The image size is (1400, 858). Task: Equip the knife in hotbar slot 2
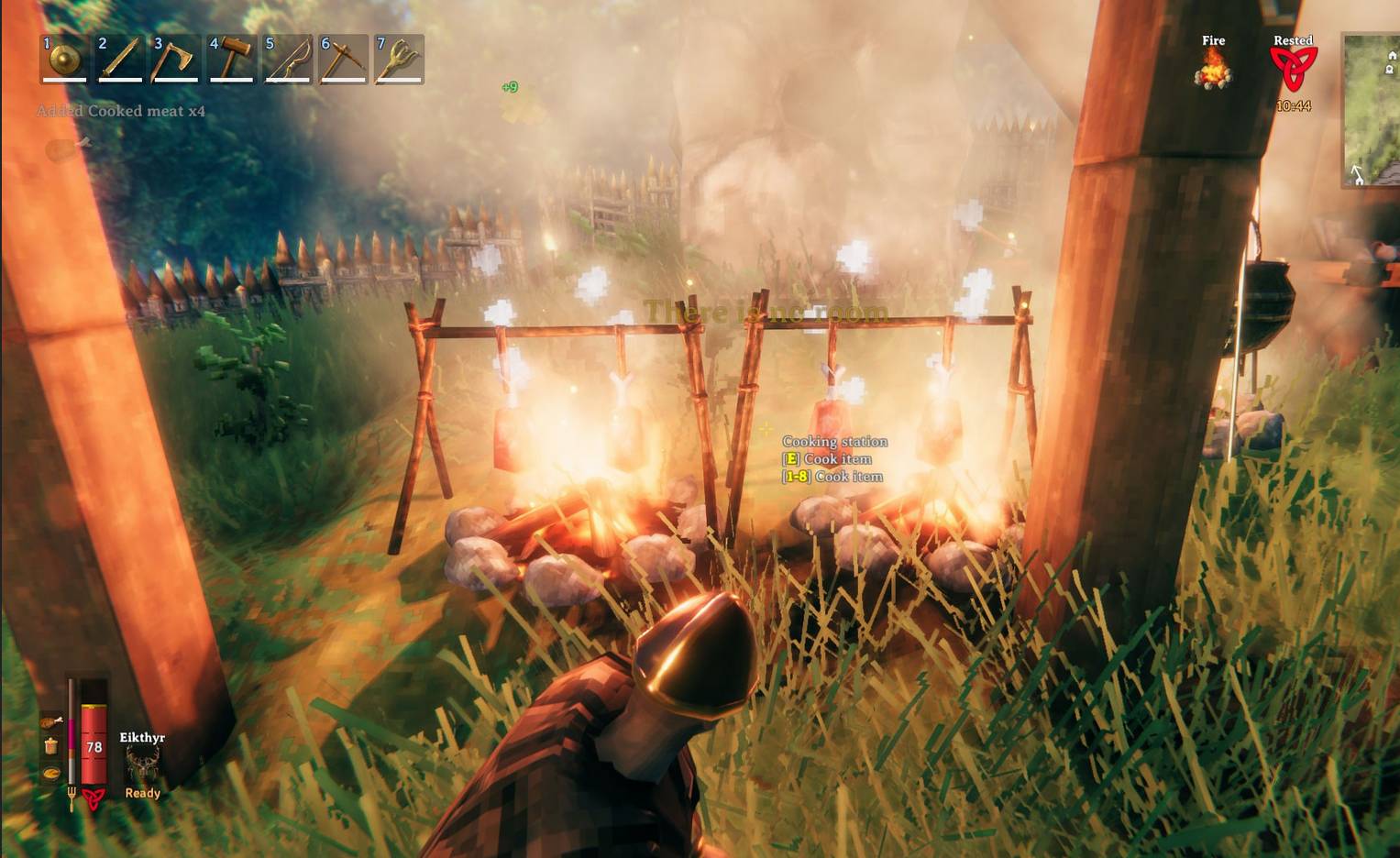tap(118, 60)
